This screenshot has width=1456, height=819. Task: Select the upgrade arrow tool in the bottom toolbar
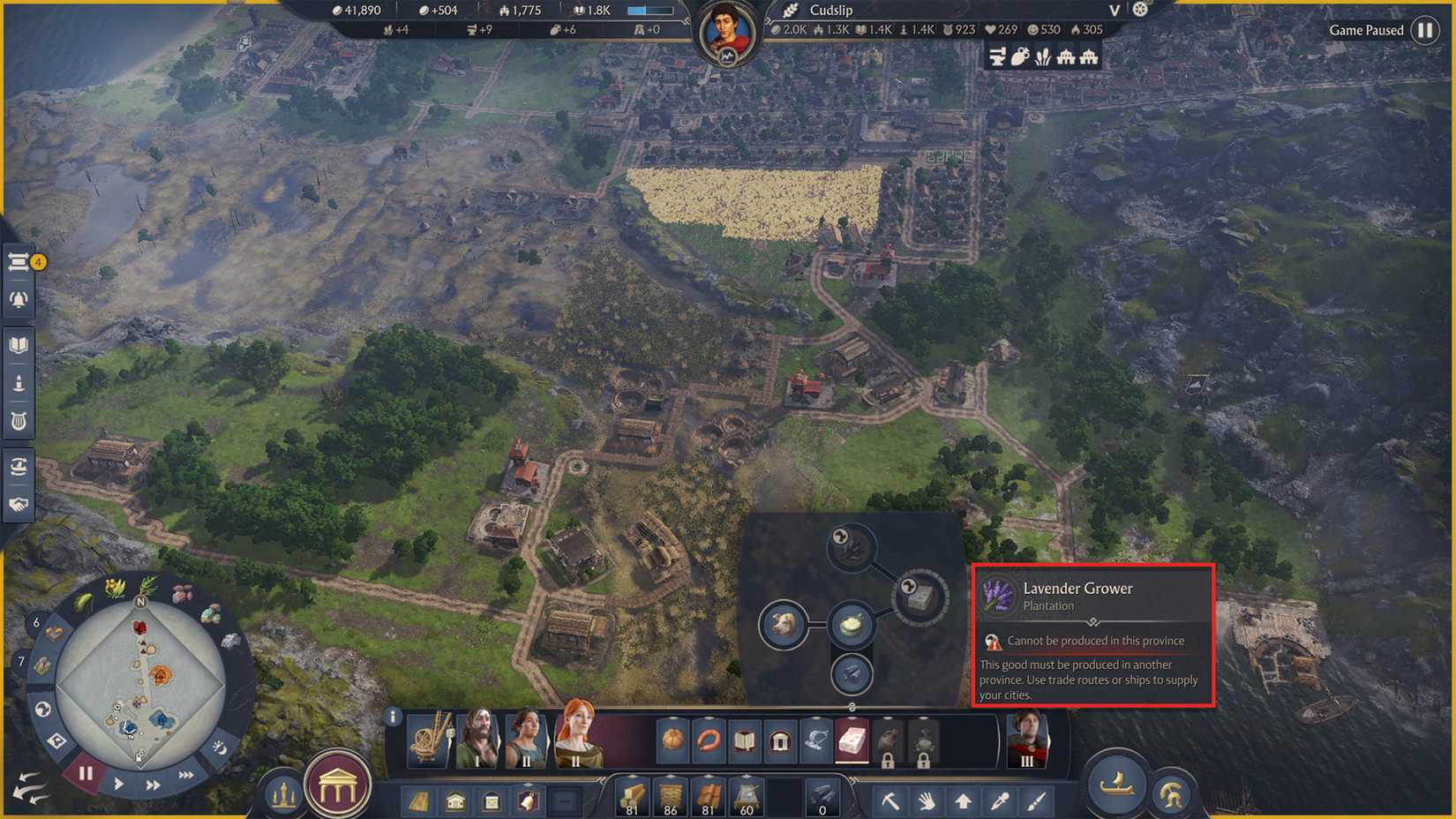point(962,800)
